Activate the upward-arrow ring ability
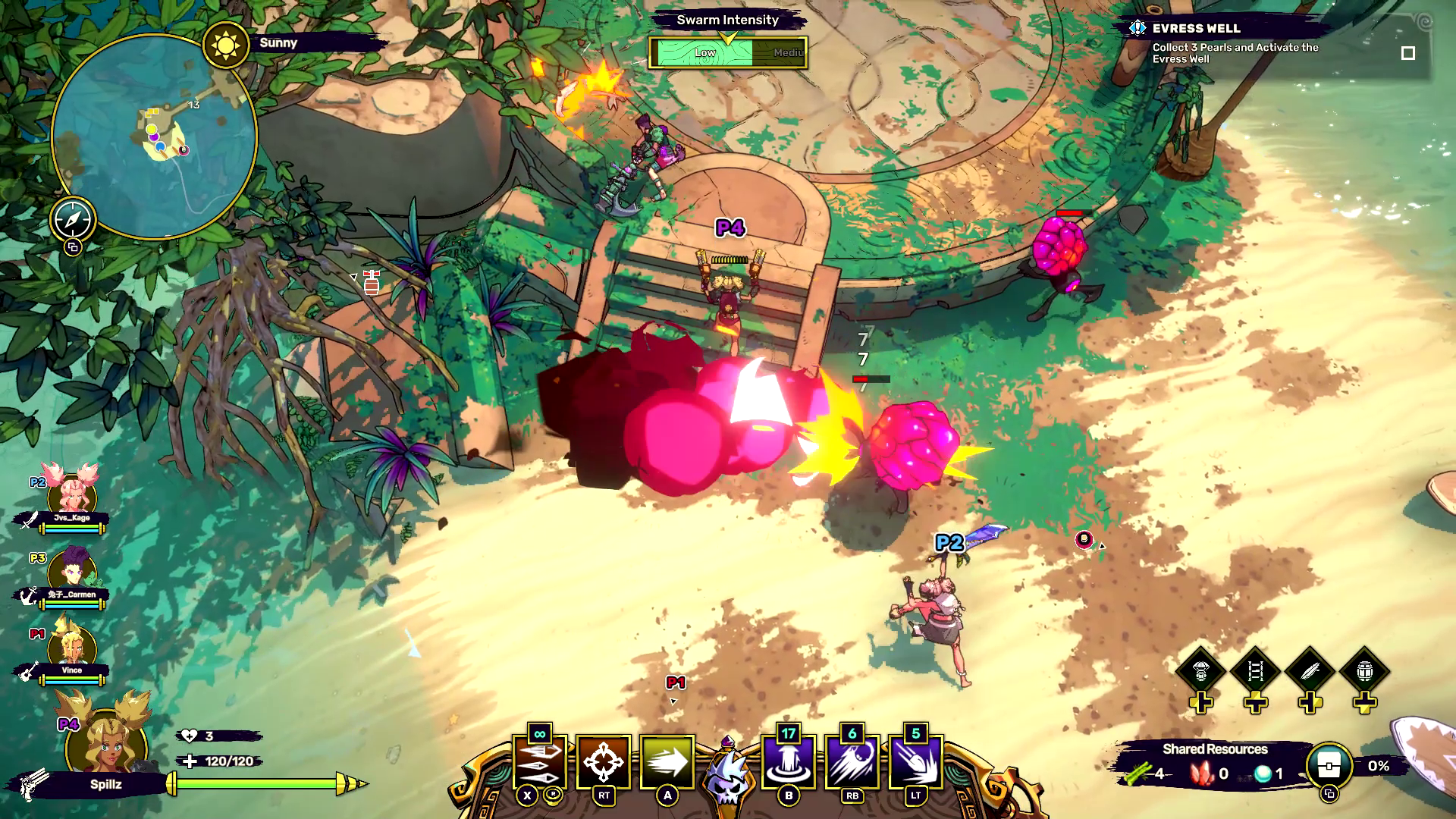Screen dimensions: 1456x819 (789, 762)
